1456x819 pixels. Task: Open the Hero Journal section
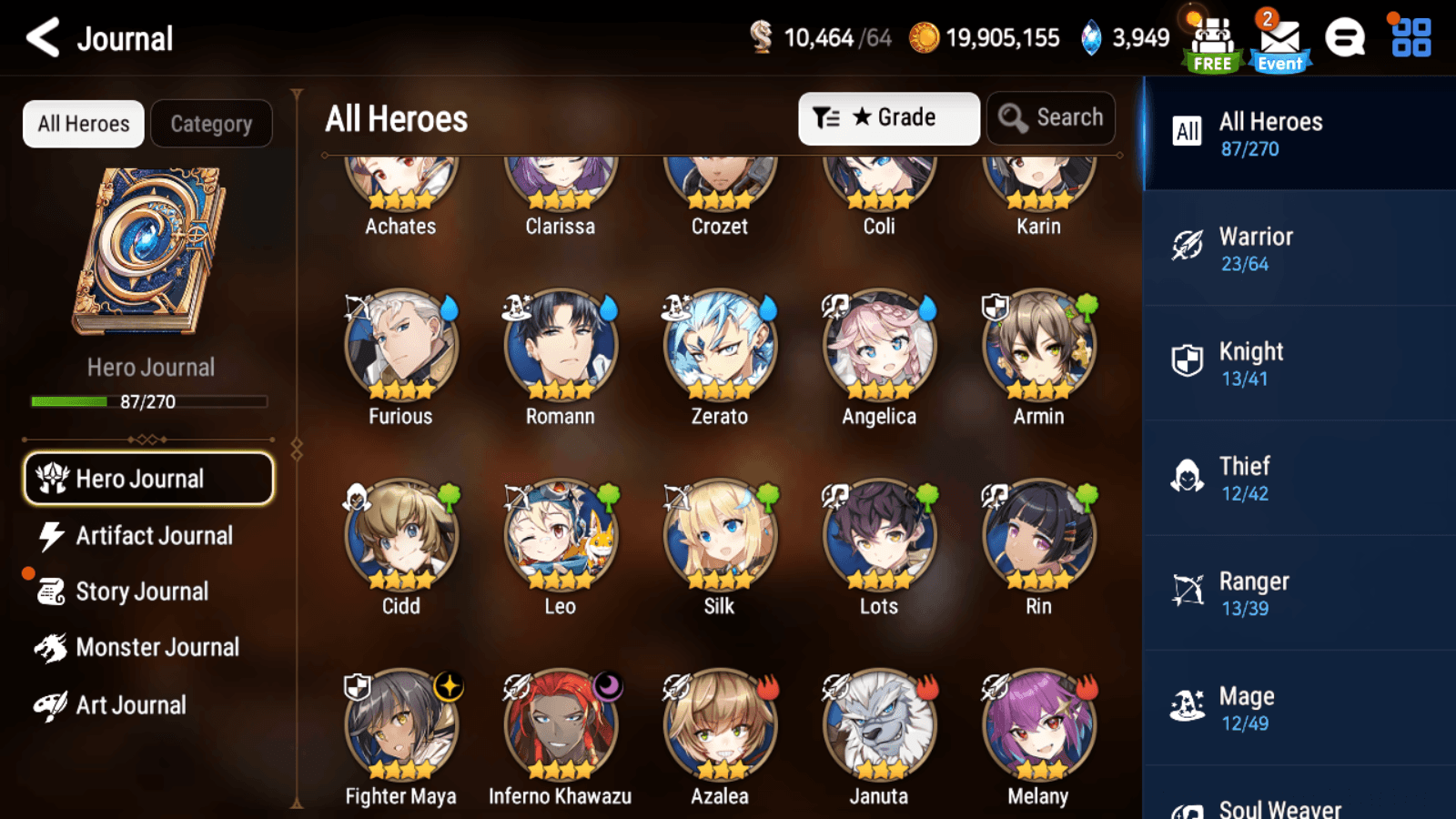point(147,478)
